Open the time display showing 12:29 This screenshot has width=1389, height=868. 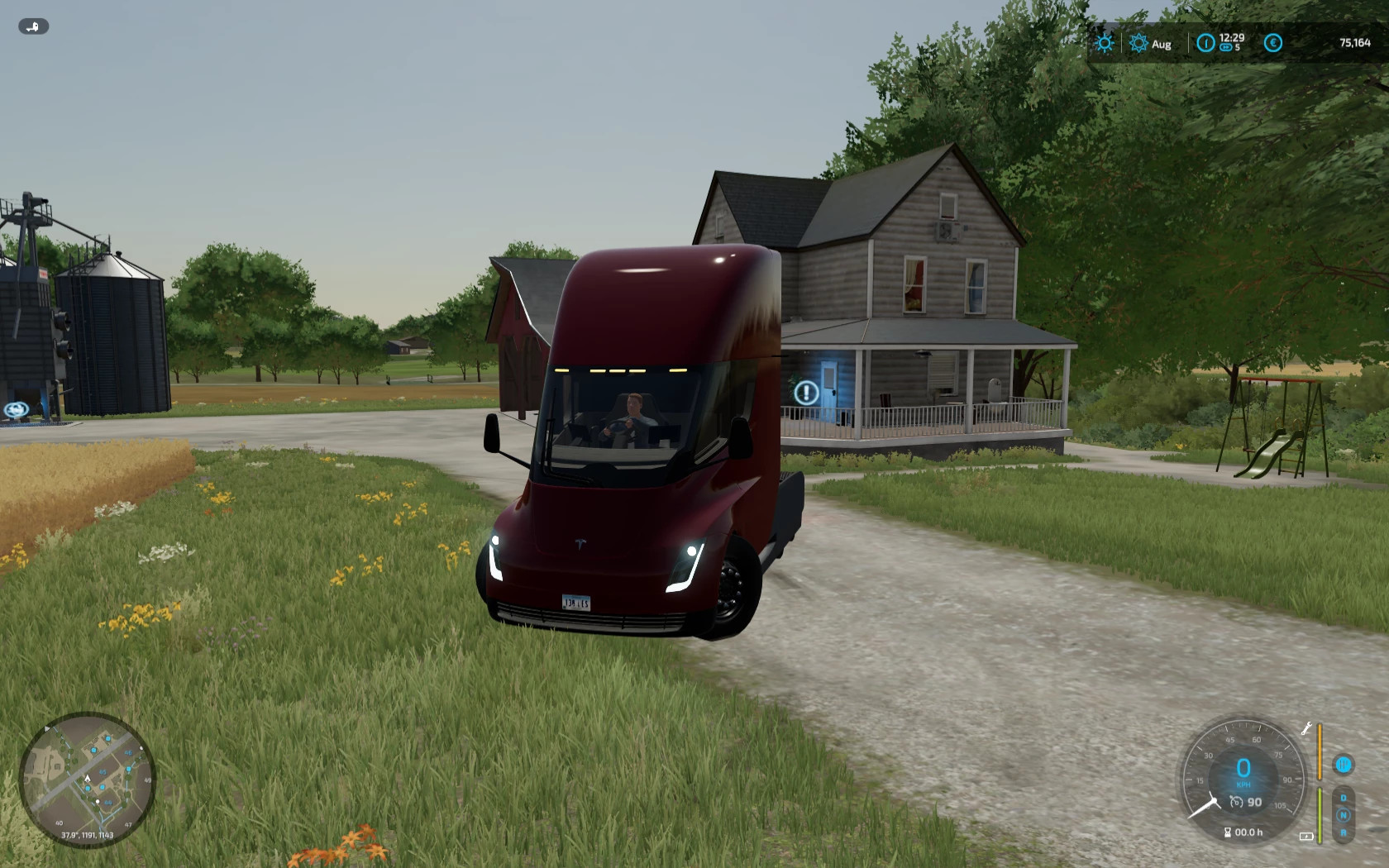point(1231,38)
